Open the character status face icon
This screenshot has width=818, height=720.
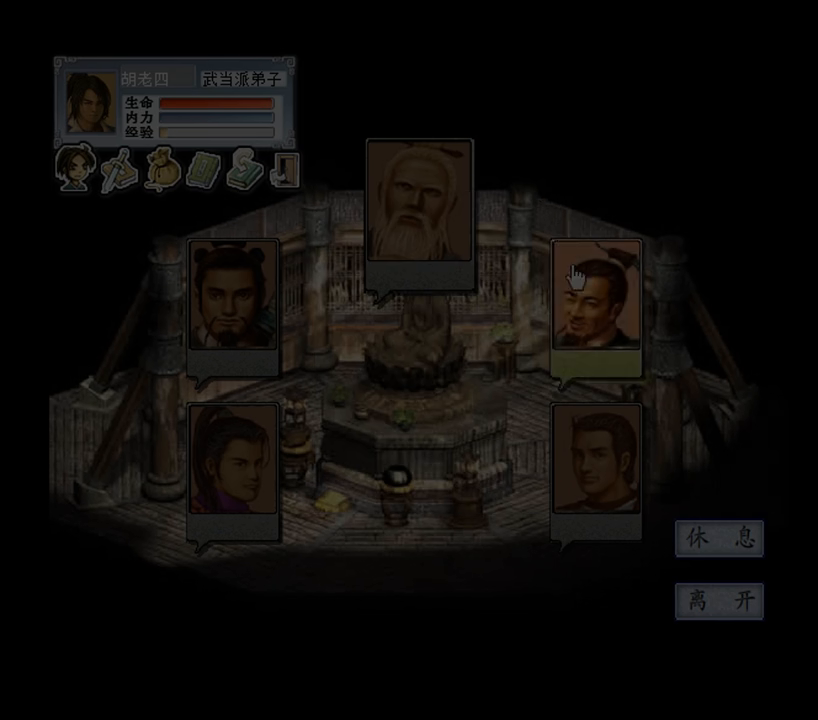[74, 169]
